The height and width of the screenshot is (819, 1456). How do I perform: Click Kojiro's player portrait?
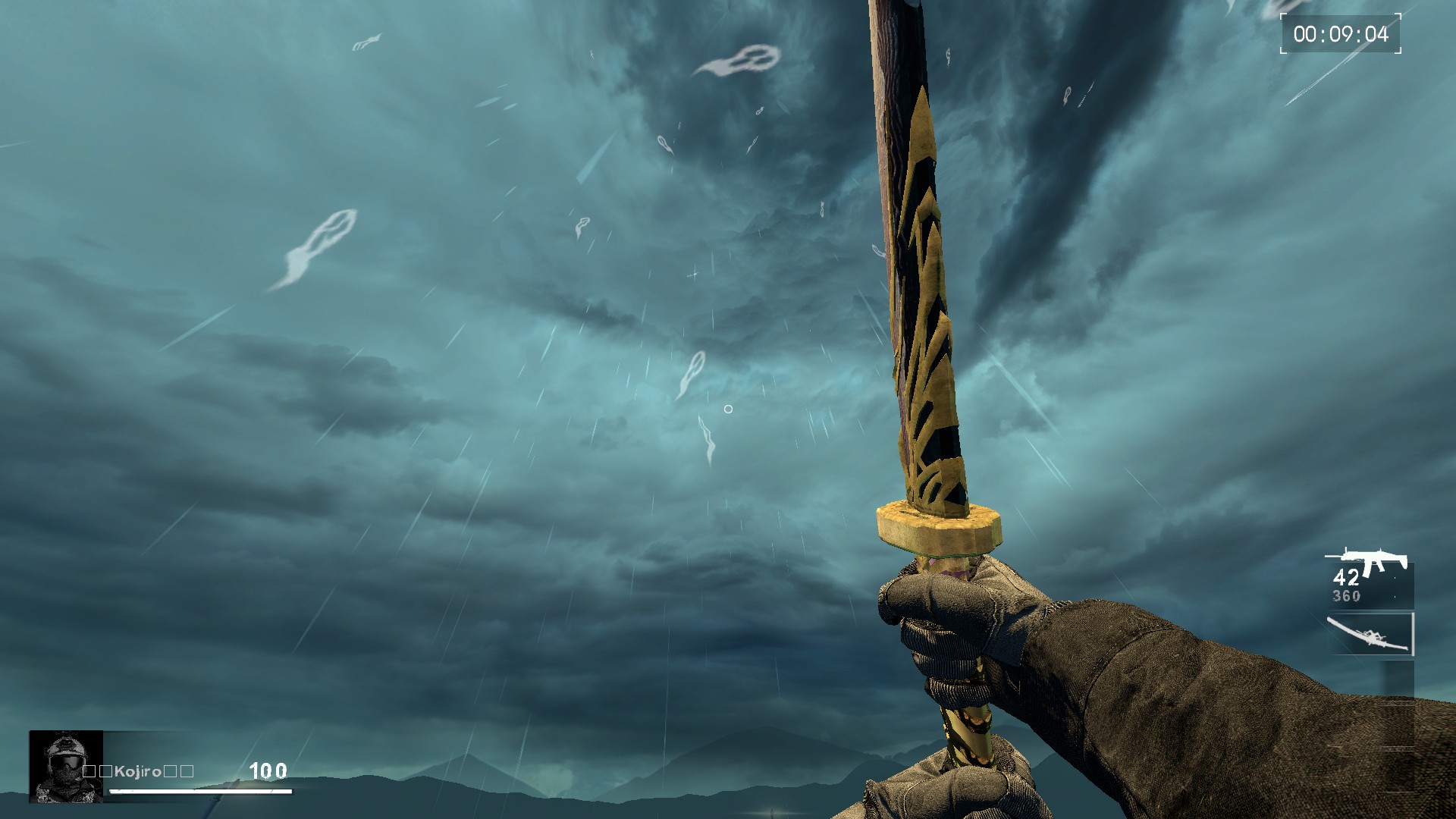point(66,766)
